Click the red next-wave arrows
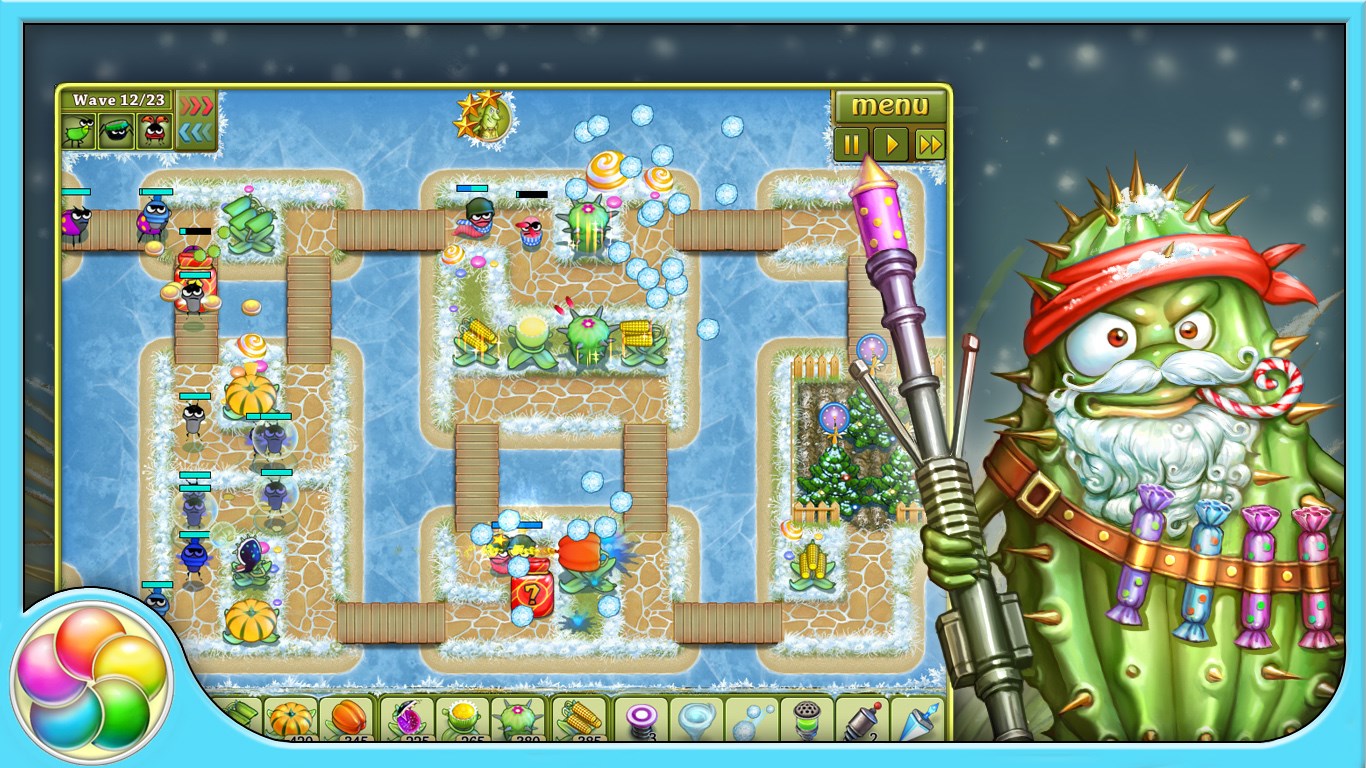 (196, 105)
